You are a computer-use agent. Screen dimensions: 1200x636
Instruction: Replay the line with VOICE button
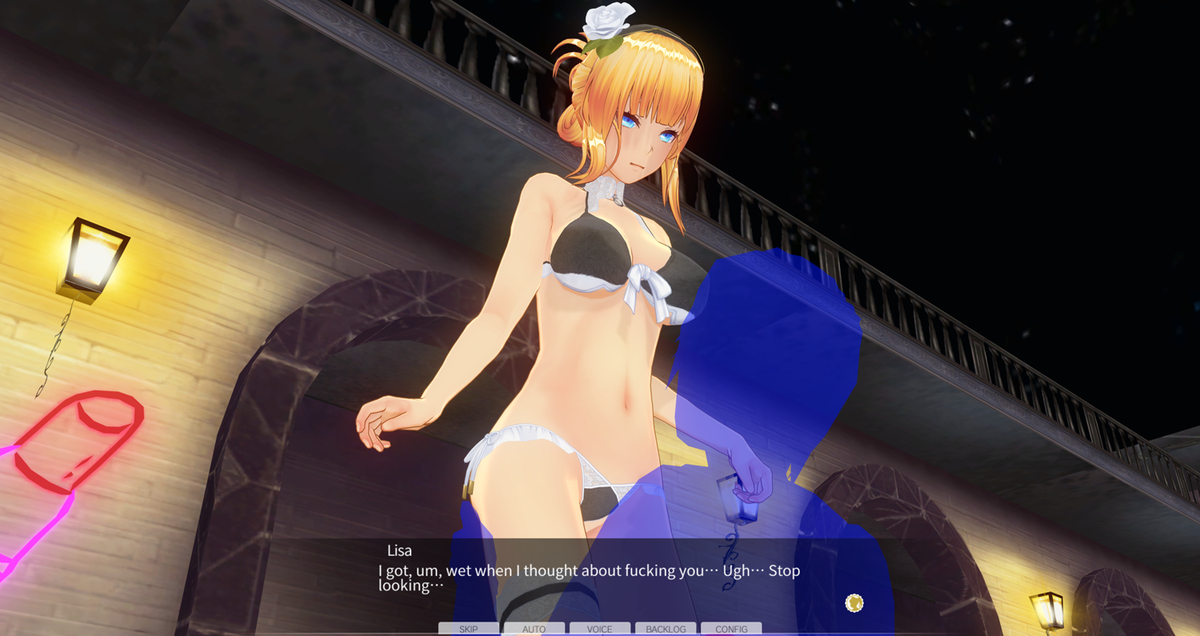600,629
